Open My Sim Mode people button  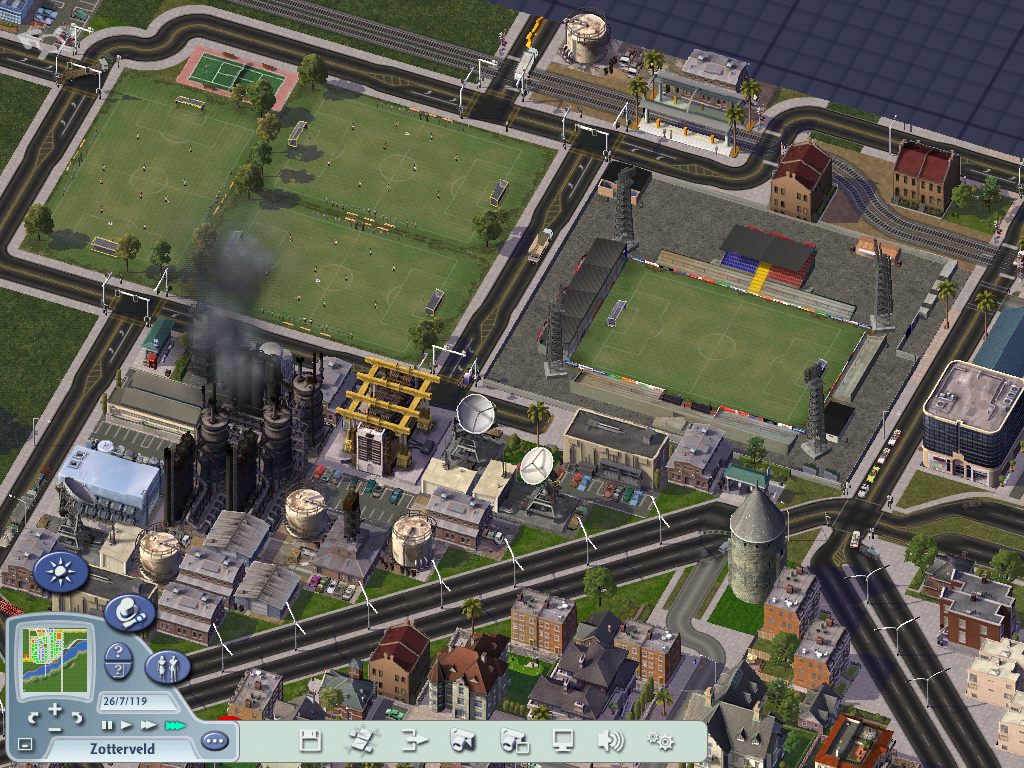coord(167,665)
